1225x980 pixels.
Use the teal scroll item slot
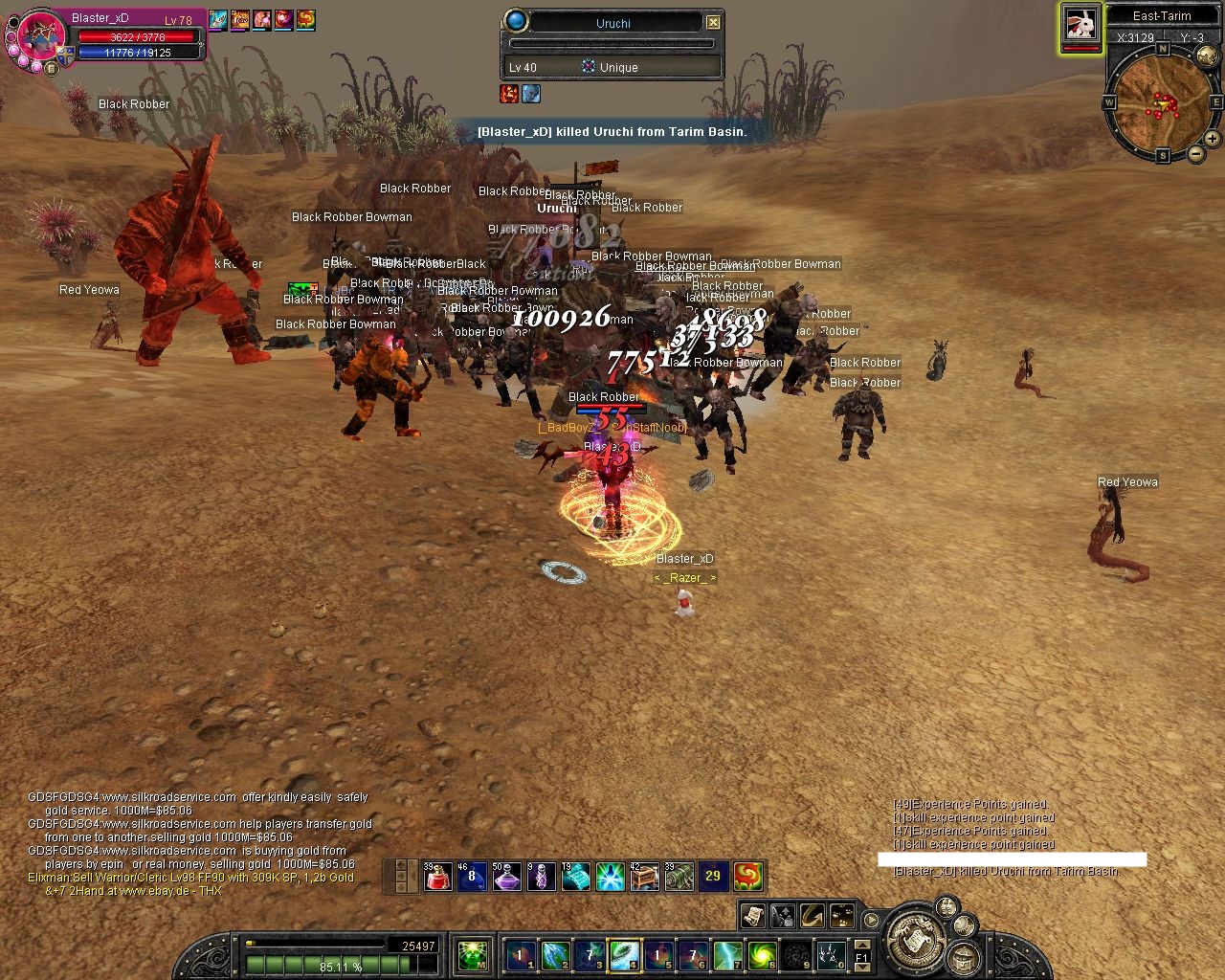pos(575,876)
